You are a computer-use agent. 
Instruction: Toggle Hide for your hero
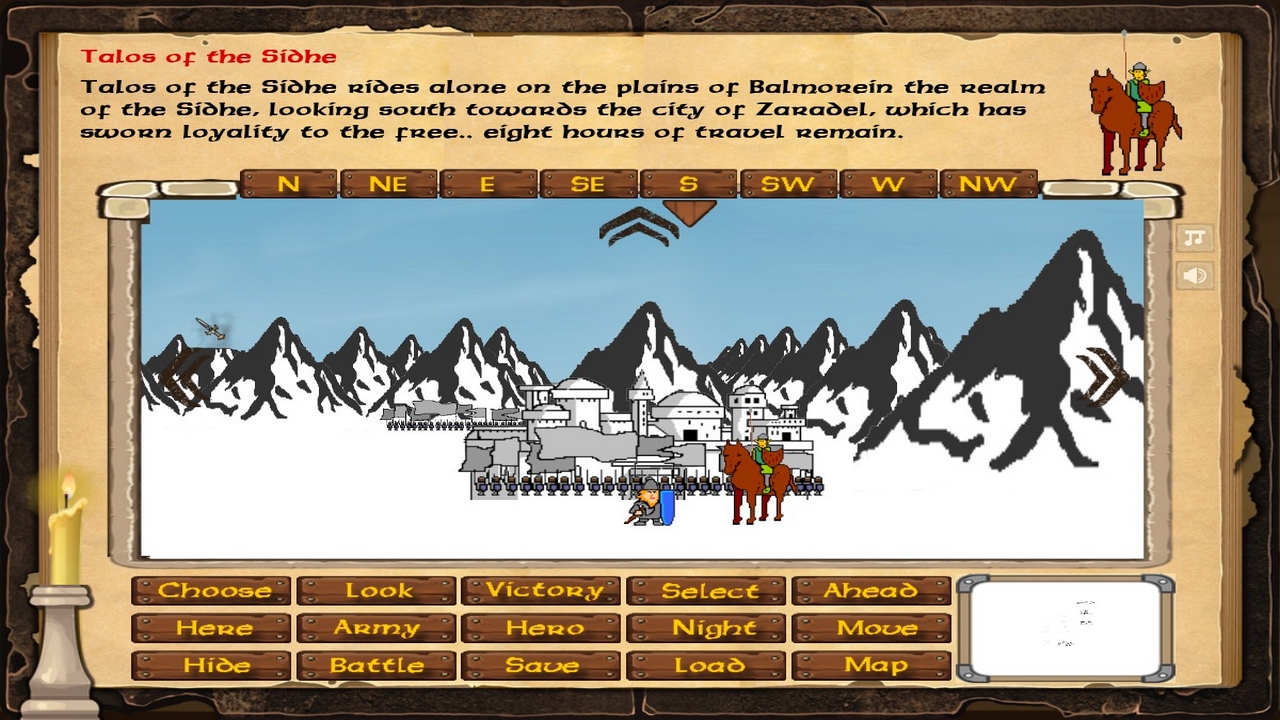(x=212, y=665)
